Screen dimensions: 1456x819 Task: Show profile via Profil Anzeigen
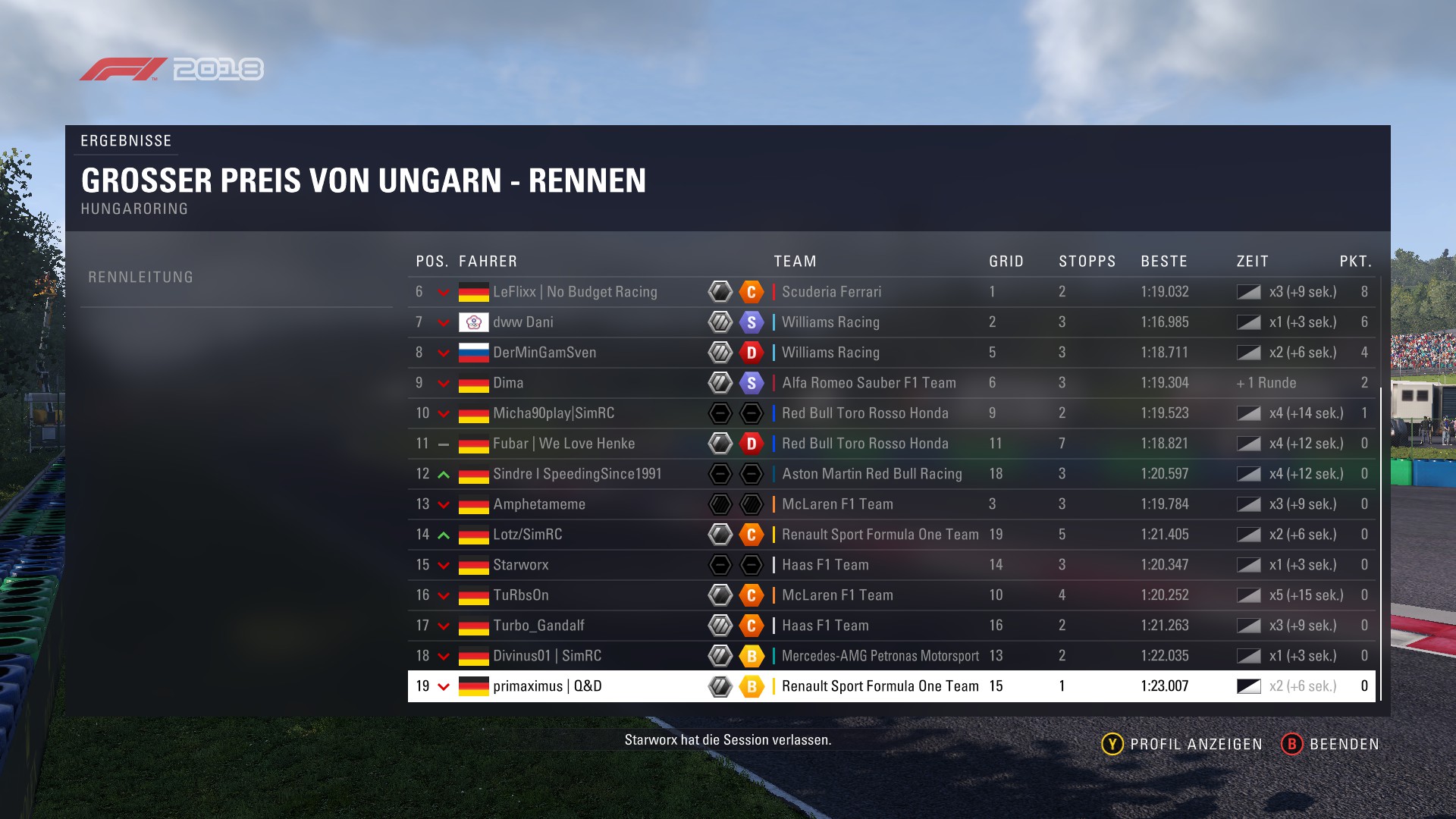[1181, 744]
